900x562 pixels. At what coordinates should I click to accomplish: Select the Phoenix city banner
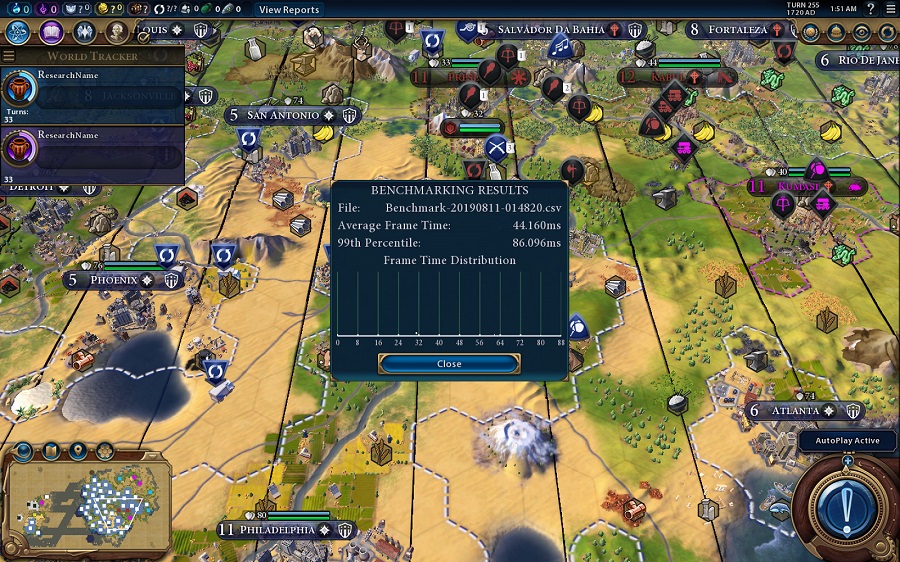click(113, 280)
